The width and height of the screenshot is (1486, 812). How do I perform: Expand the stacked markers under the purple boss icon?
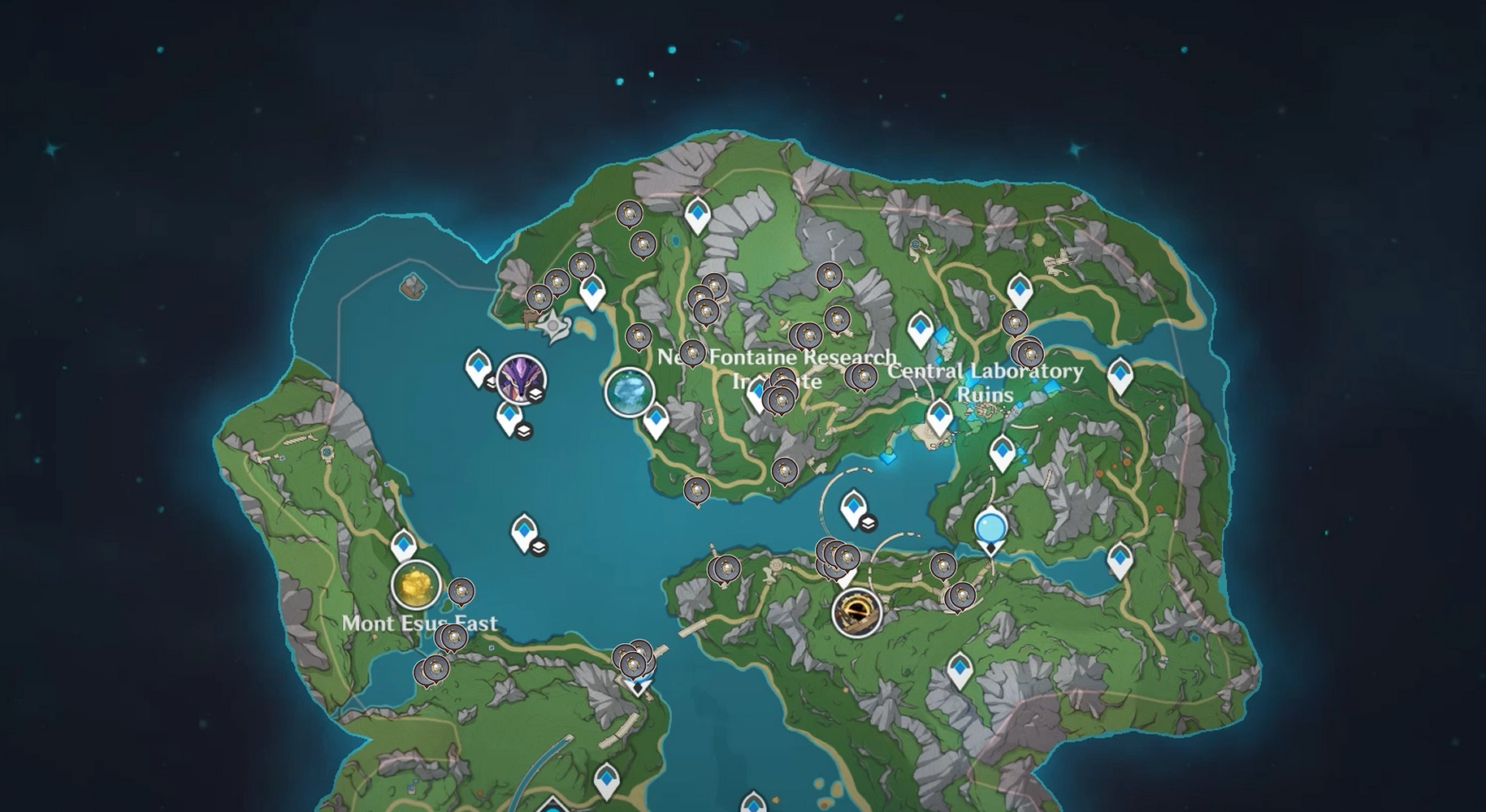(x=523, y=430)
